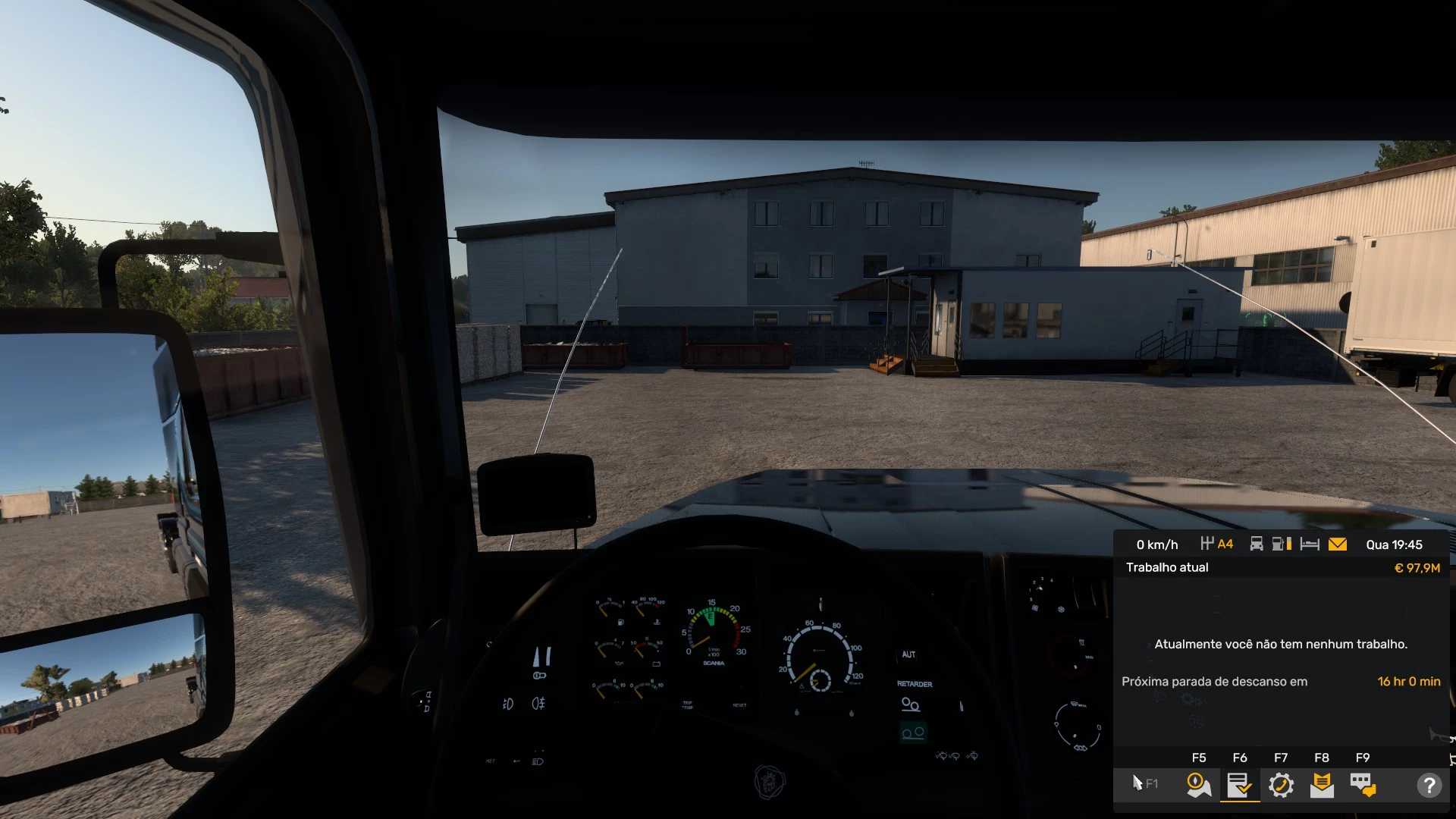Show the mail inbox tab

1322,785
